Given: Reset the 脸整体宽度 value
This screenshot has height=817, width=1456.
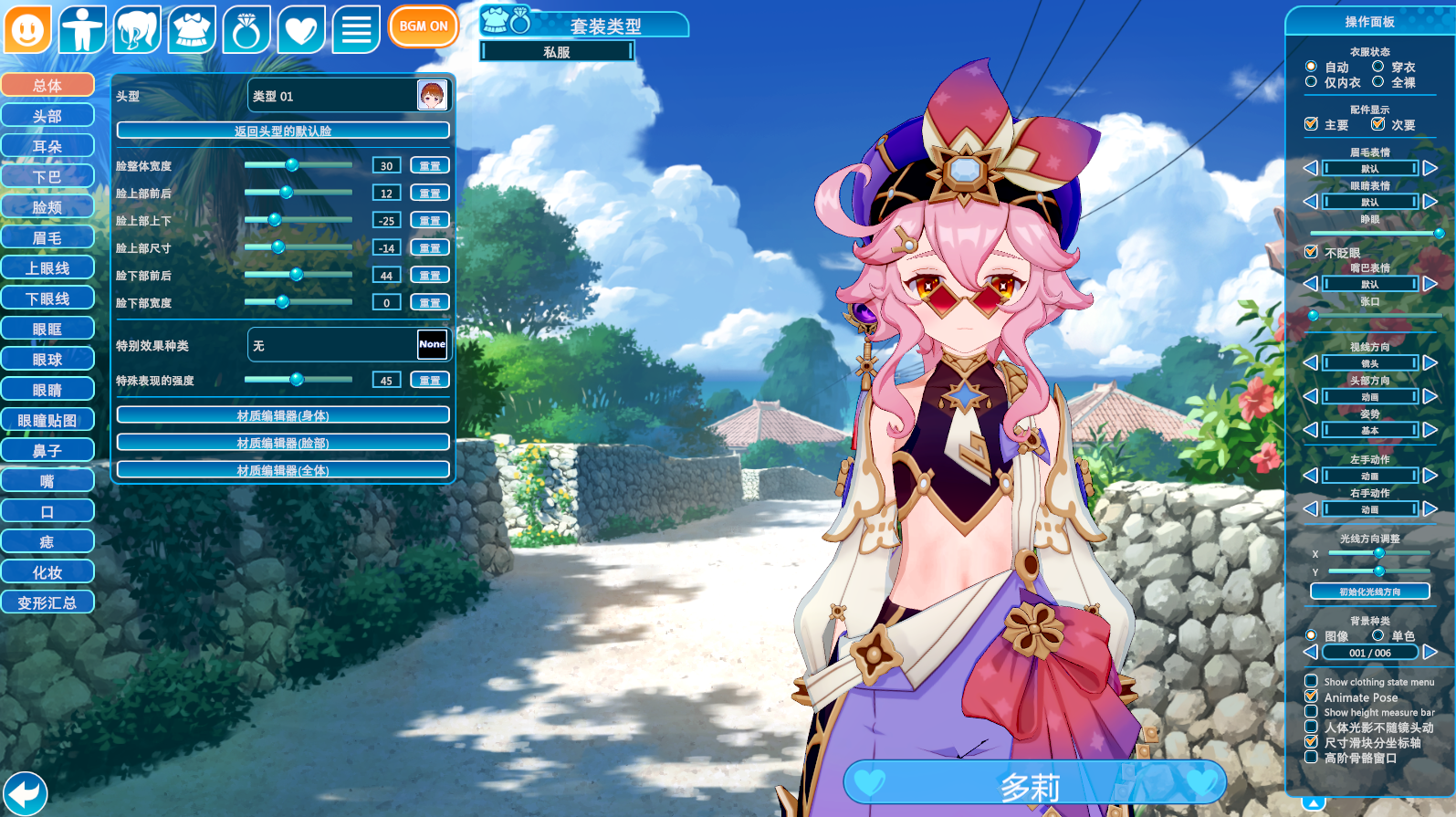Looking at the screenshot, I should (x=430, y=165).
